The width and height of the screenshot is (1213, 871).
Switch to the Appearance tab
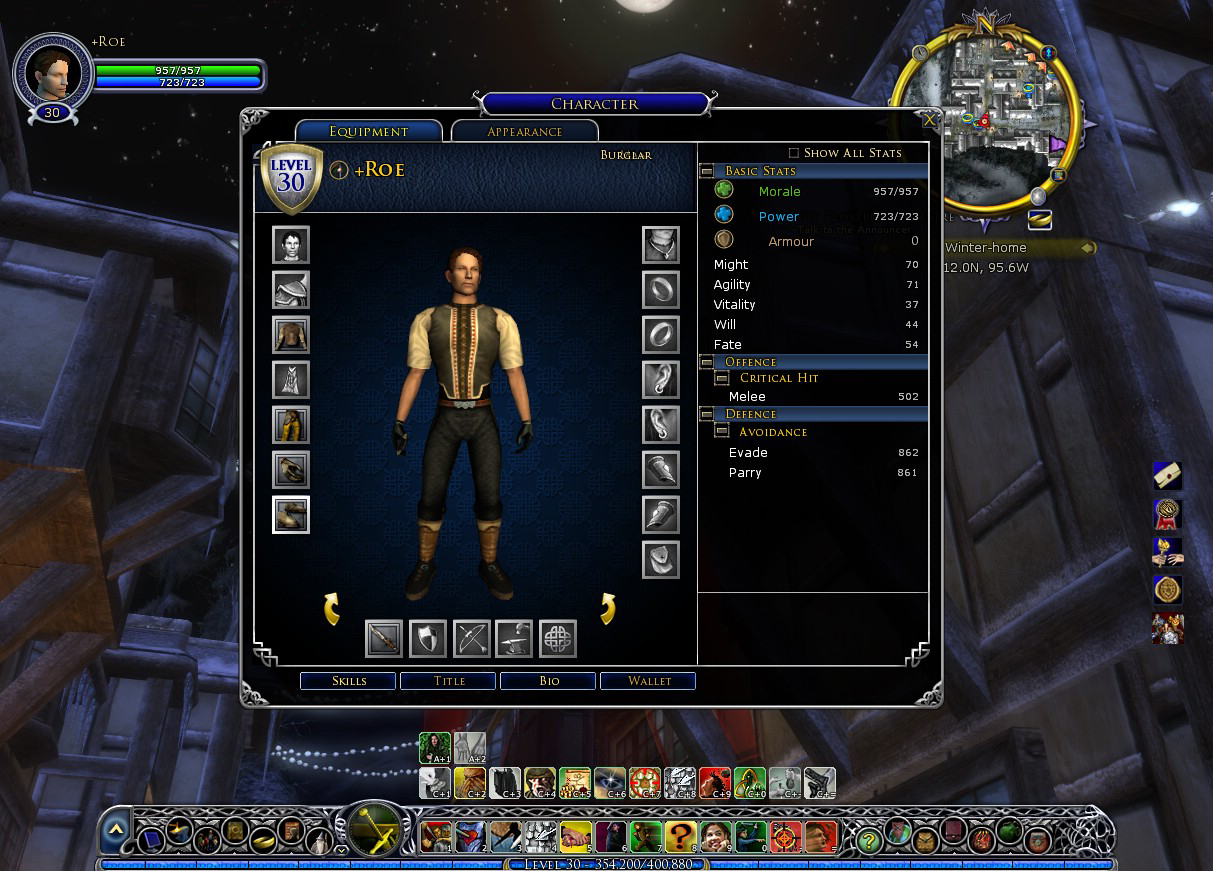coord(525,131)
